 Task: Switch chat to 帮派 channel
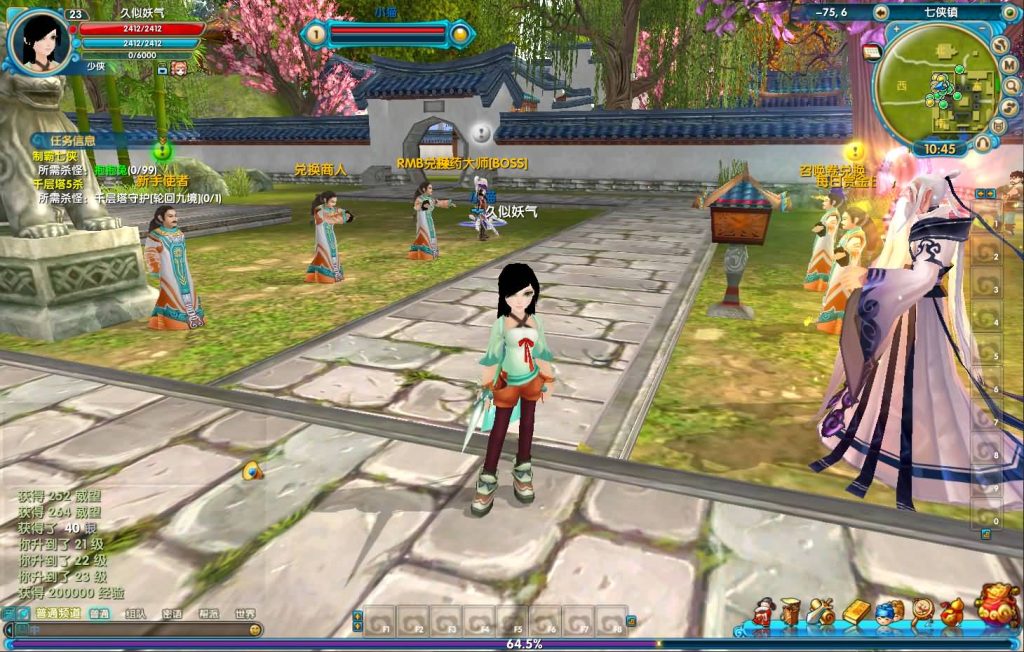[x=208, y=614]
